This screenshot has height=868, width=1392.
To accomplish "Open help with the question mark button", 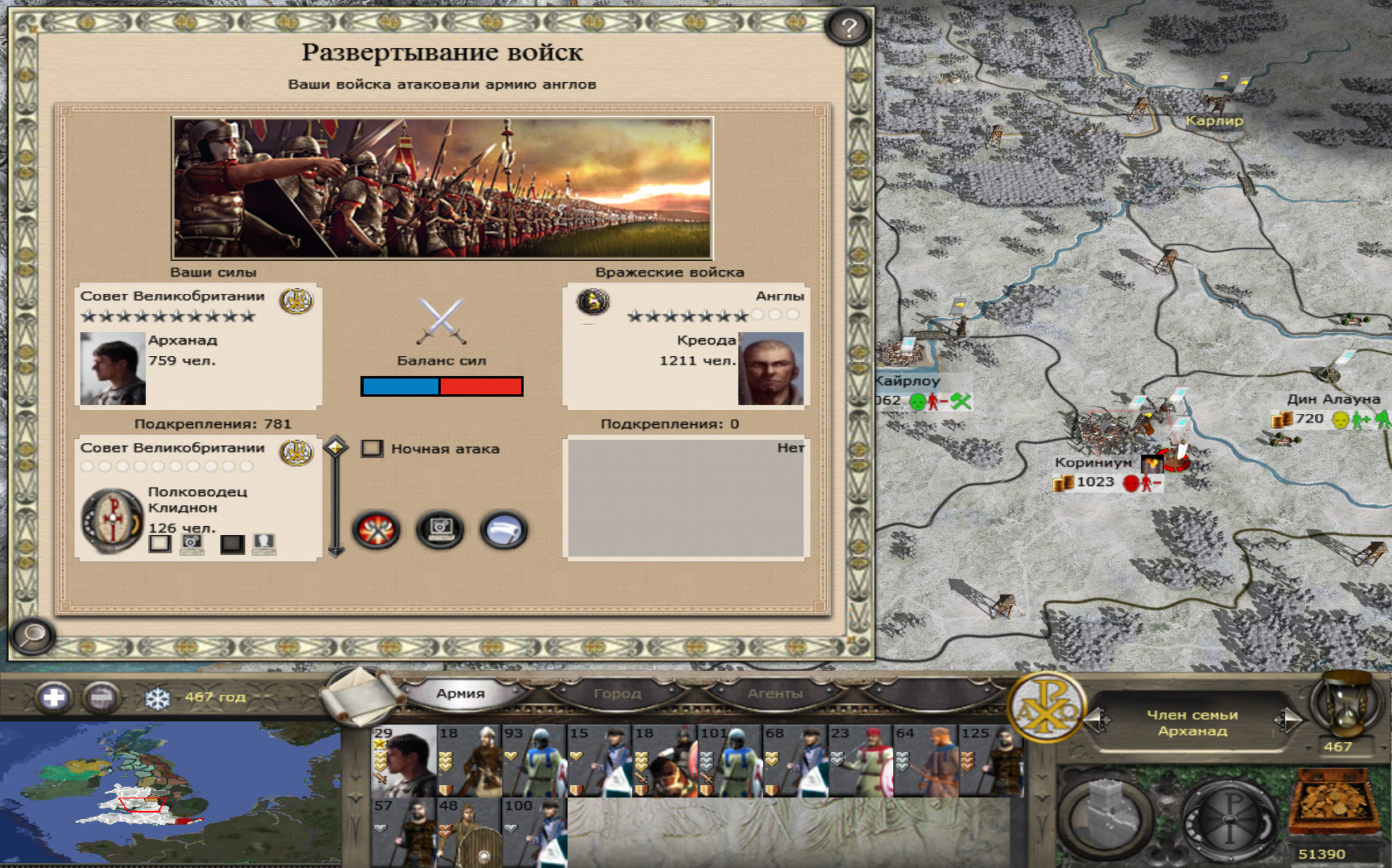I will coord(848,28).
